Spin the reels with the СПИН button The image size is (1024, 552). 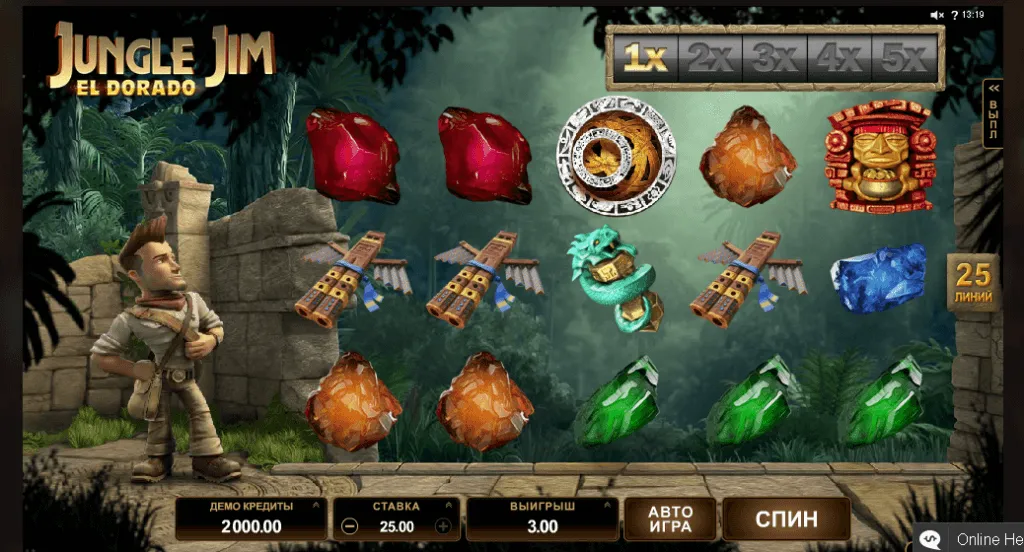click(786, 519)
